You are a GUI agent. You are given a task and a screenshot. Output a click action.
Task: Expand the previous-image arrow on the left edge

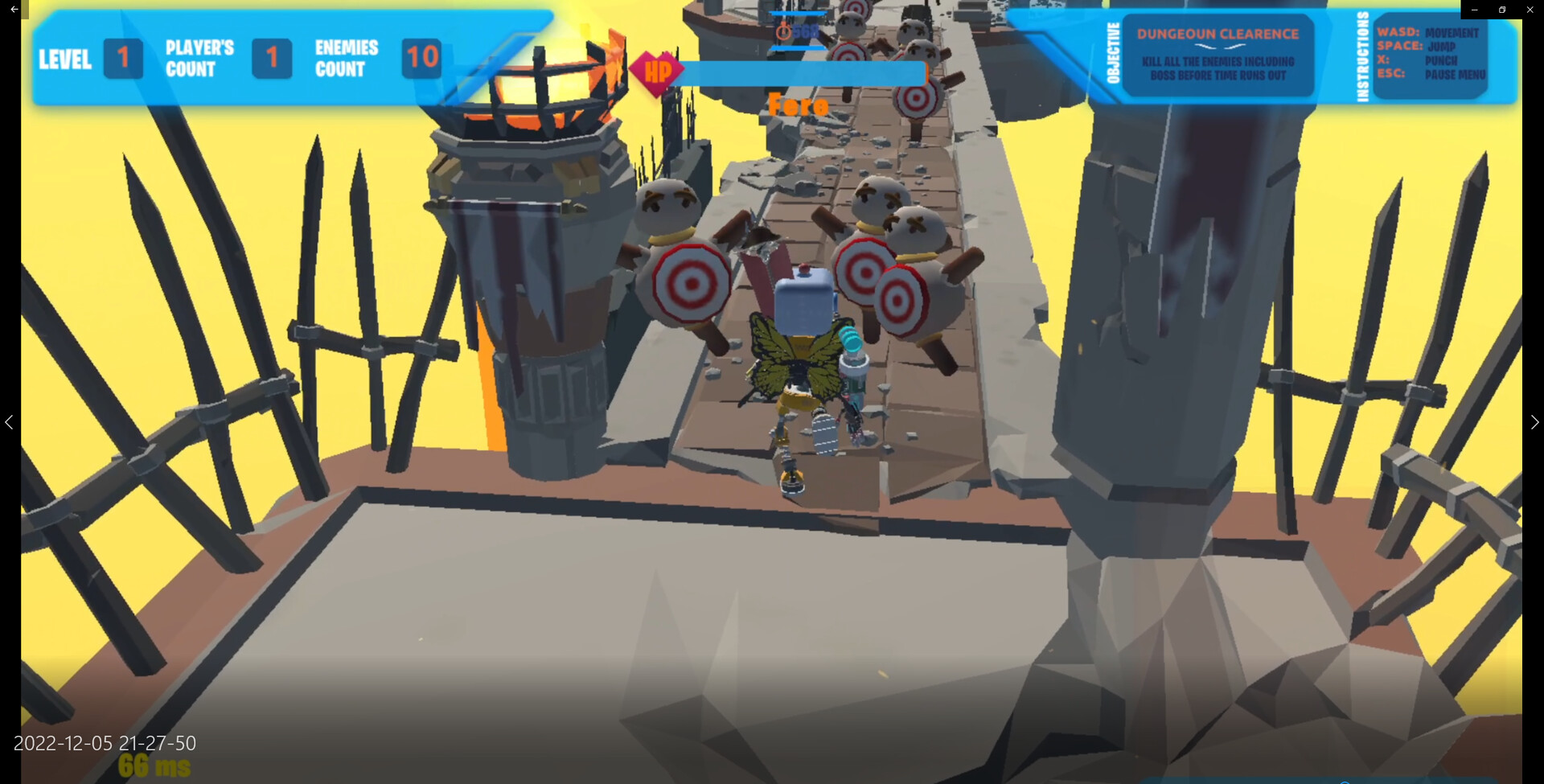[10, 422]
